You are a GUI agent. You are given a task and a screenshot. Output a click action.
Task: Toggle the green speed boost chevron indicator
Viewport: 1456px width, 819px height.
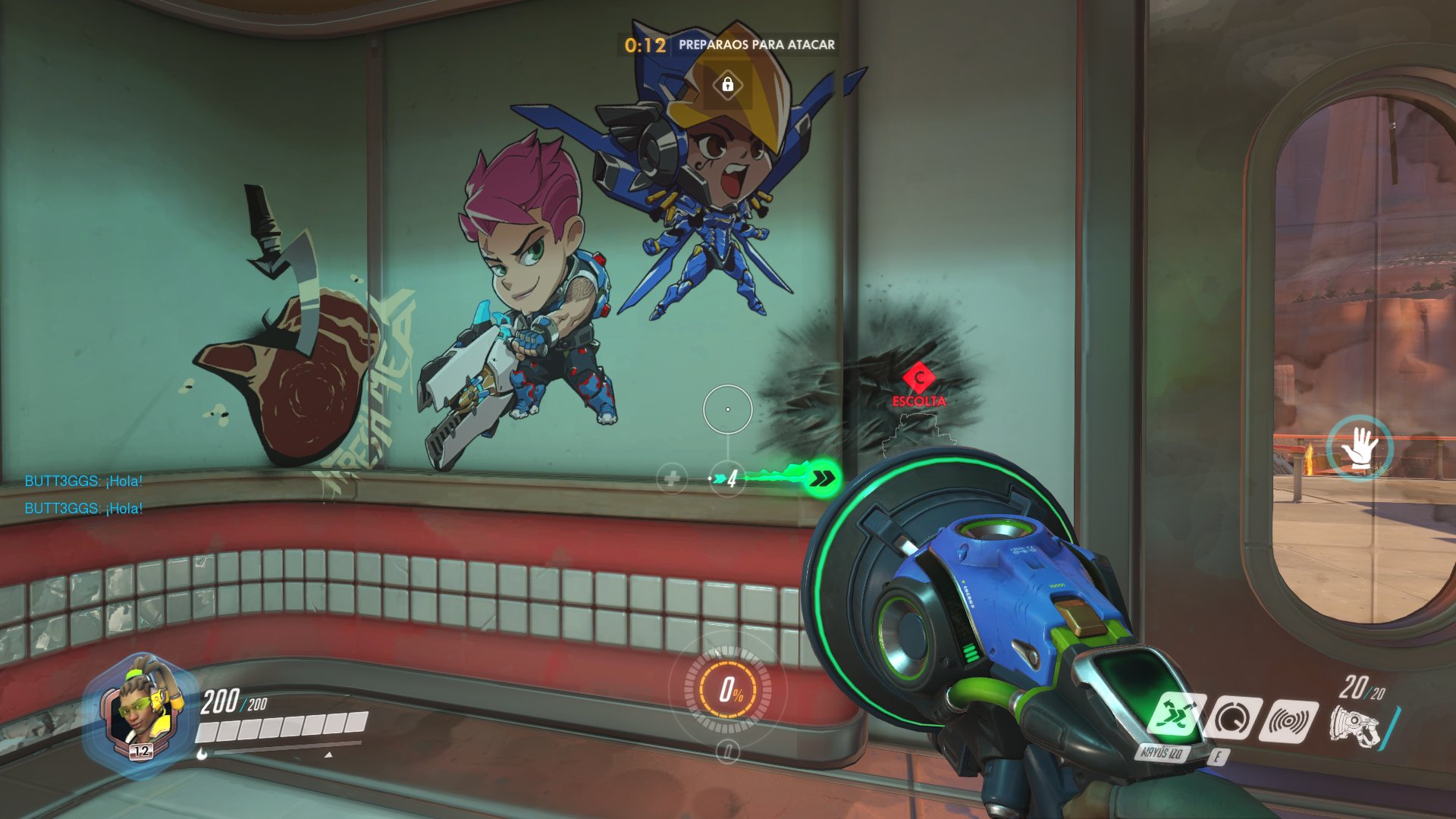click(x=824, y=476)
